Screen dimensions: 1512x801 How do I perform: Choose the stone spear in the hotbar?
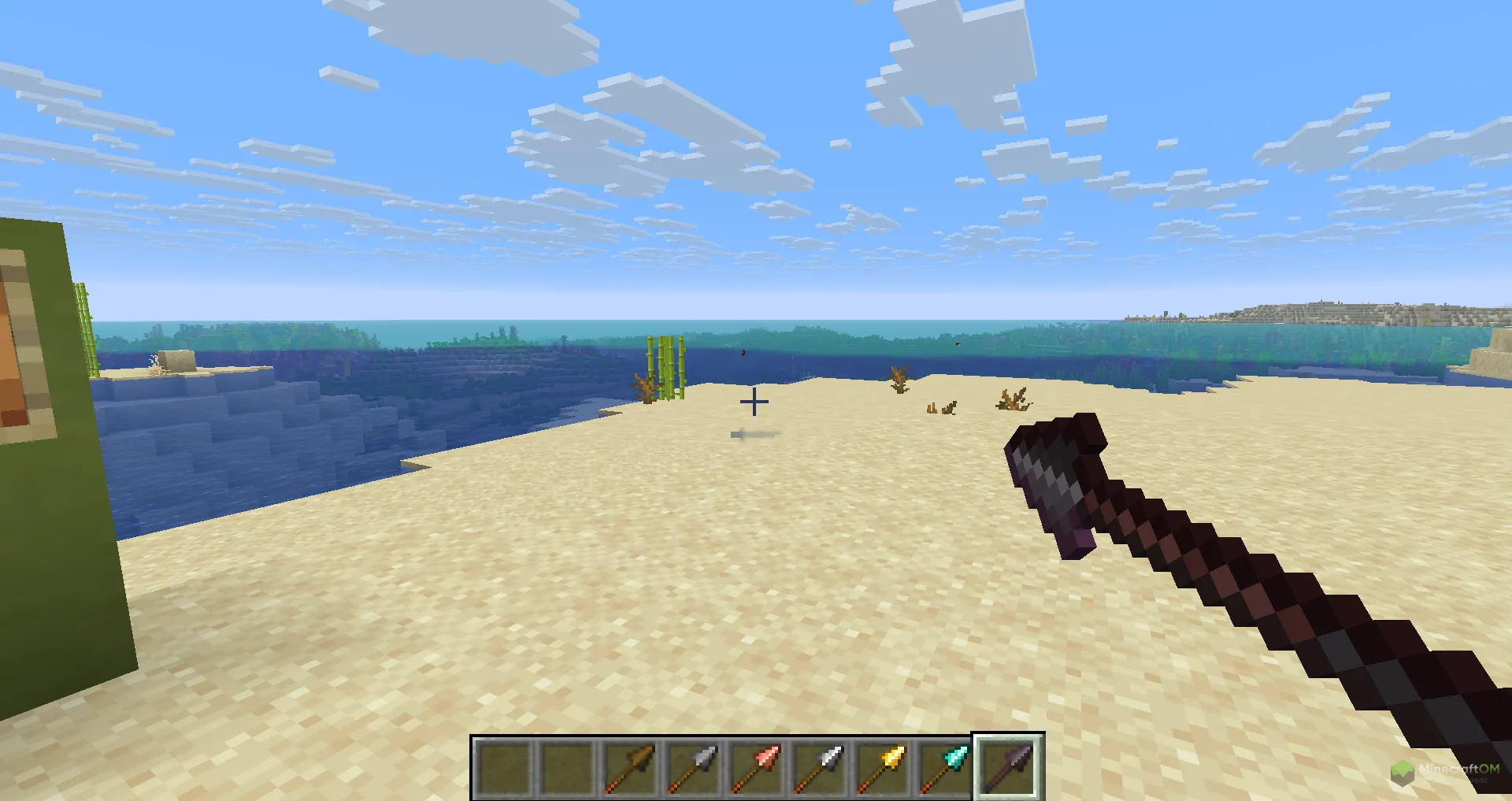pyautogui.click(x=693, y=768)
